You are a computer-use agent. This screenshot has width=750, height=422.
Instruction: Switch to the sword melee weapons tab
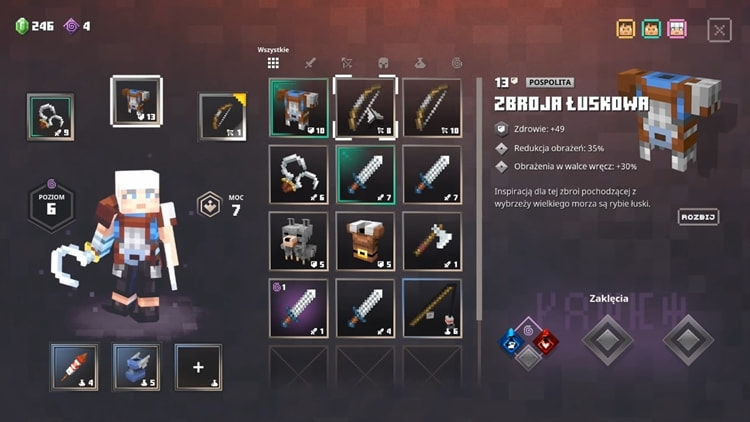[310, 63]
